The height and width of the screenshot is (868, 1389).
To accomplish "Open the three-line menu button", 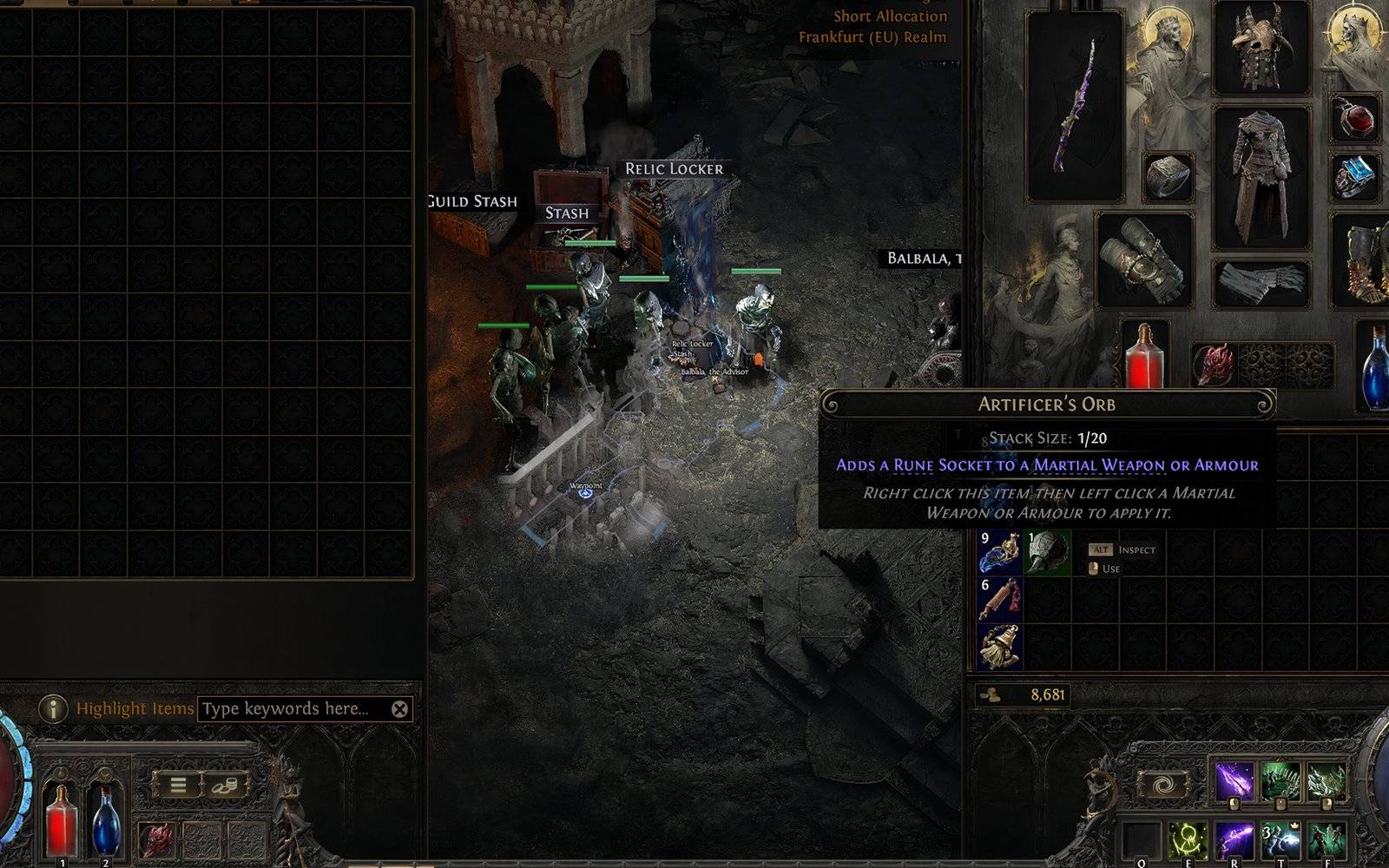I will tap(178, 786).
